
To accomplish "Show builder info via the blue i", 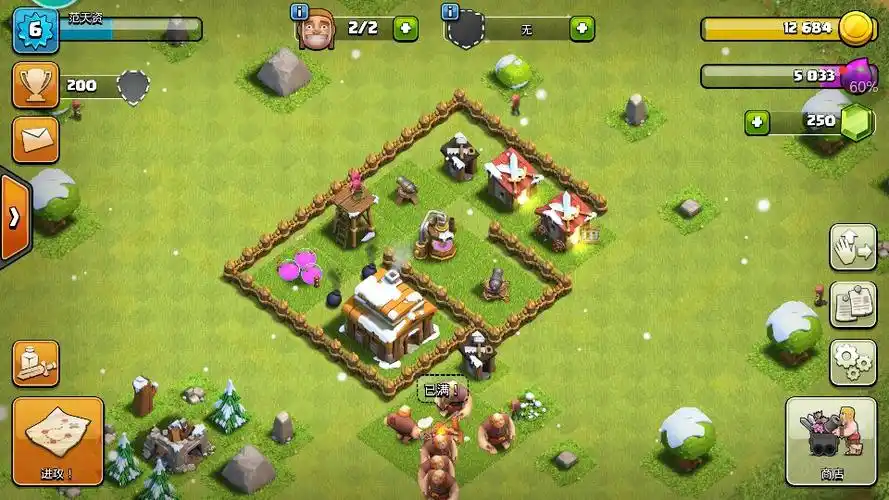I will pos(298,11).
